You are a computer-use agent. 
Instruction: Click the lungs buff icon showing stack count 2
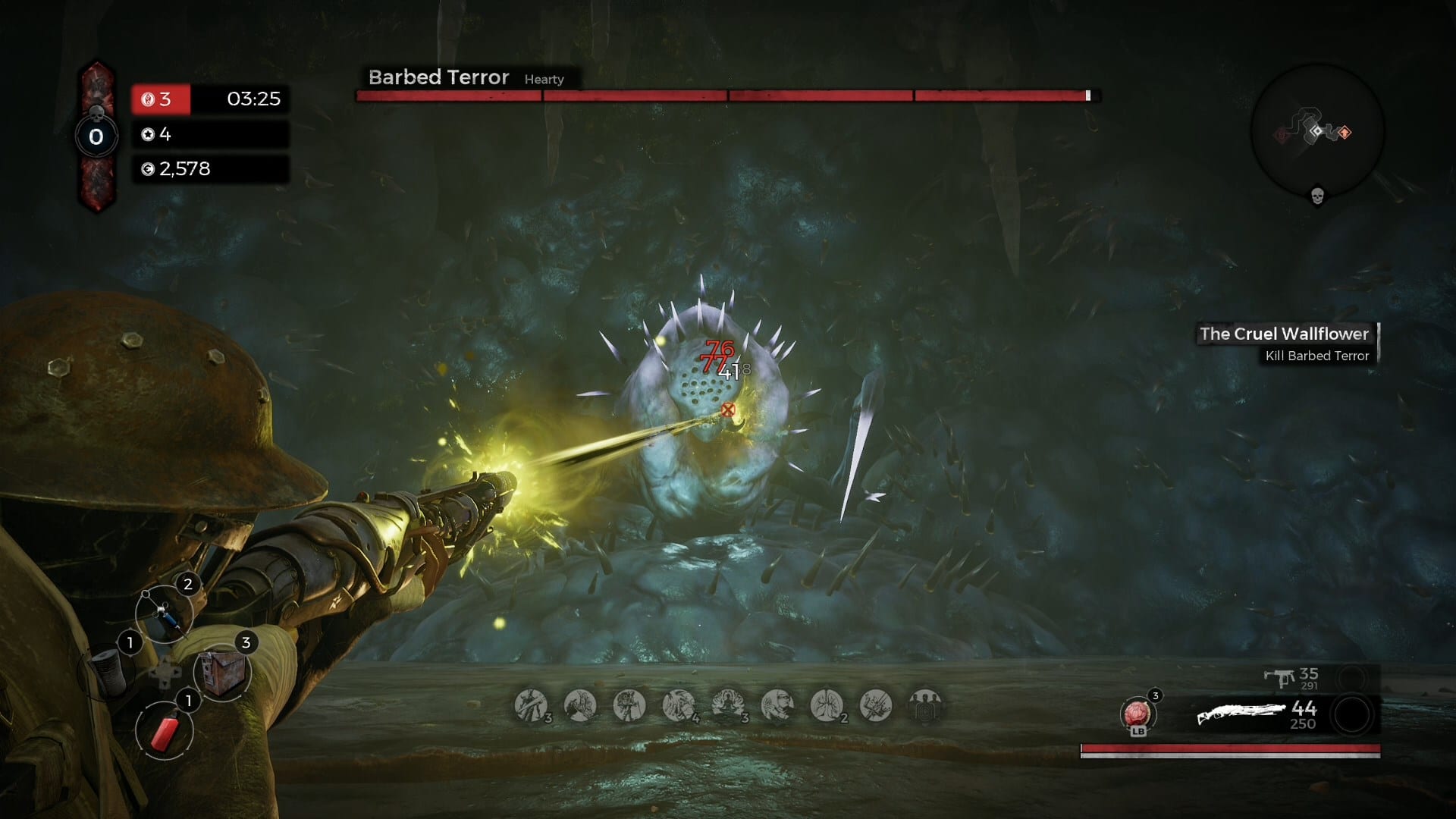825,704
